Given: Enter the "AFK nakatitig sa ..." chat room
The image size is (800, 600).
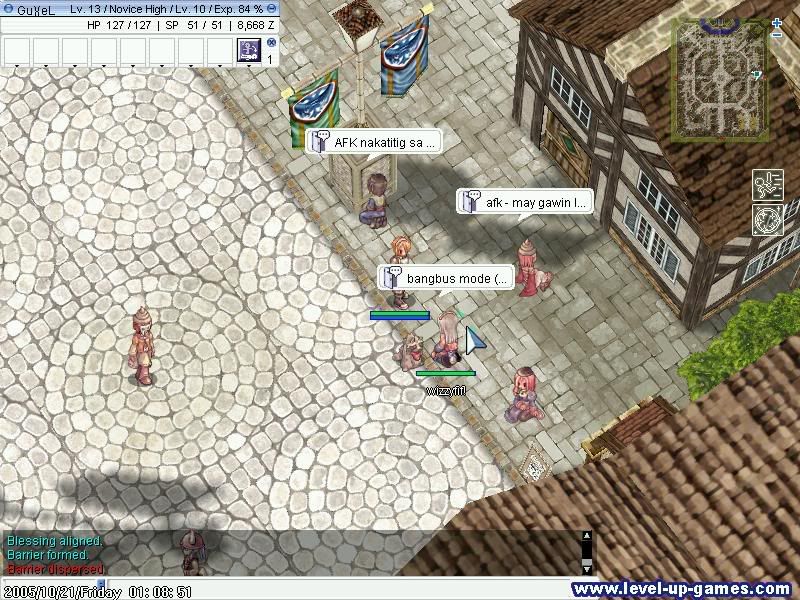Looking at the screenshot, I should click(372, 142).
